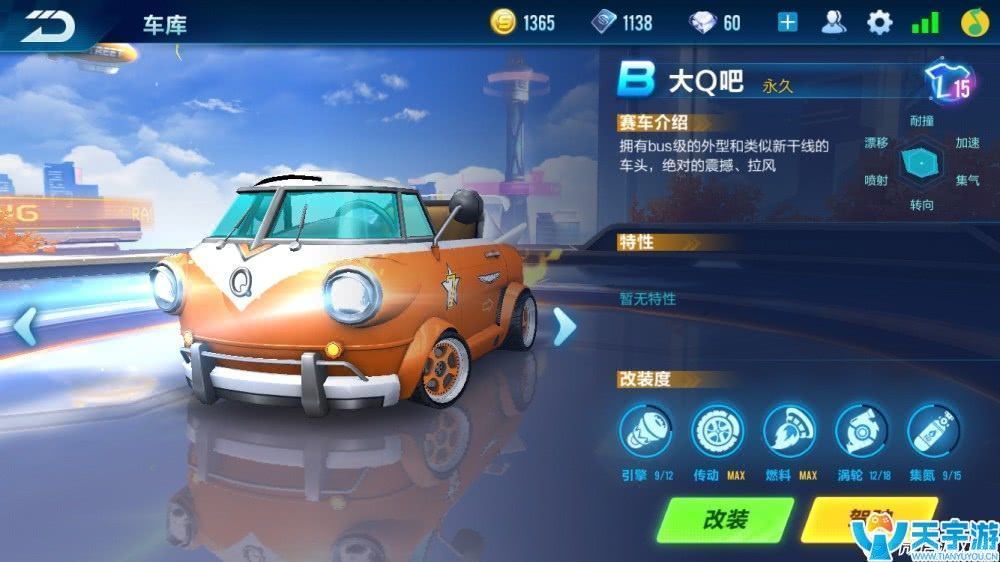Select the fuel (燃料) upgrade icon
This screenshot has width=1000, height=562.
(790, 430)
